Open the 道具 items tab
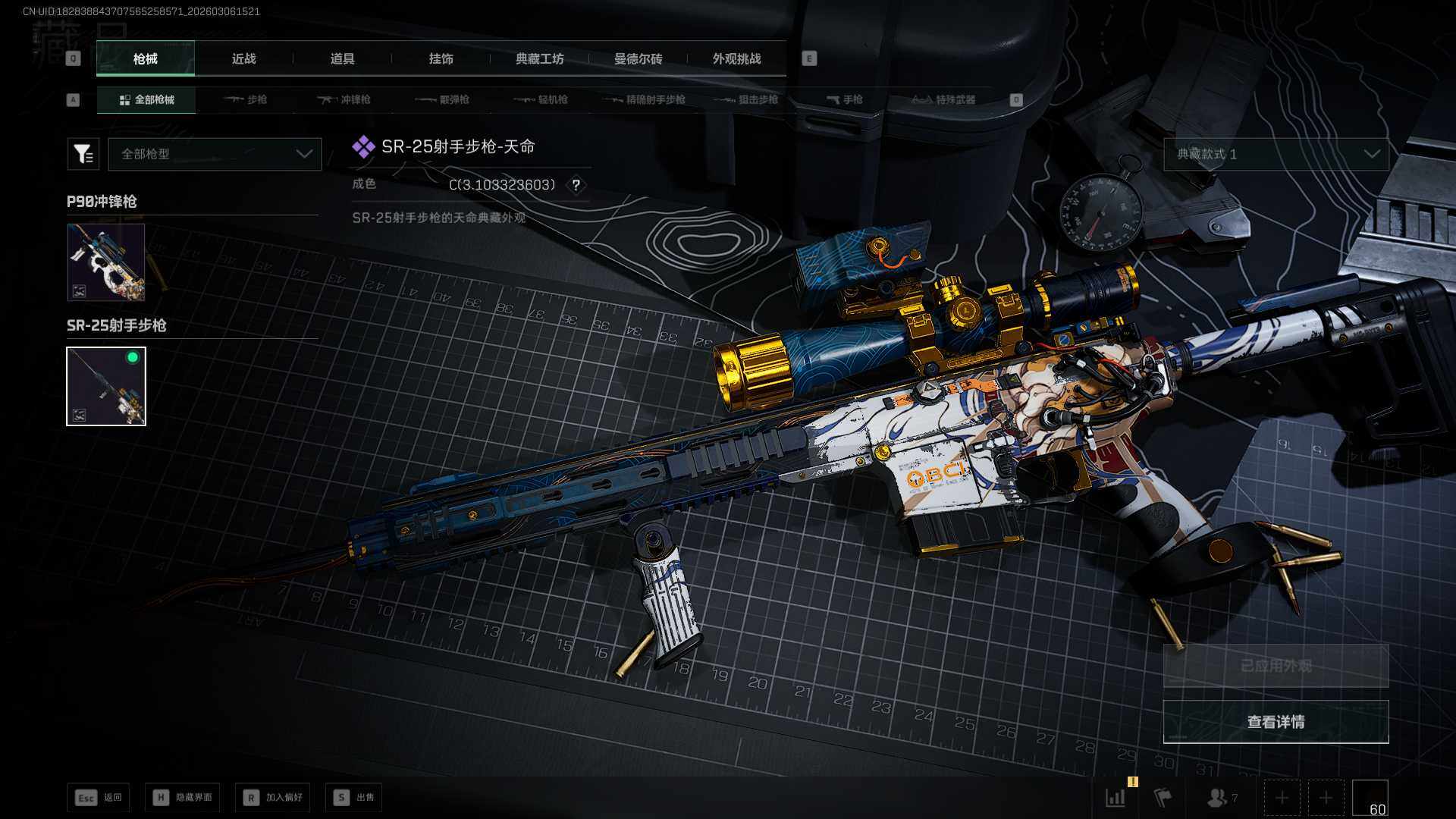This screenshot has width=1456, height=819. tap(342, 58)
